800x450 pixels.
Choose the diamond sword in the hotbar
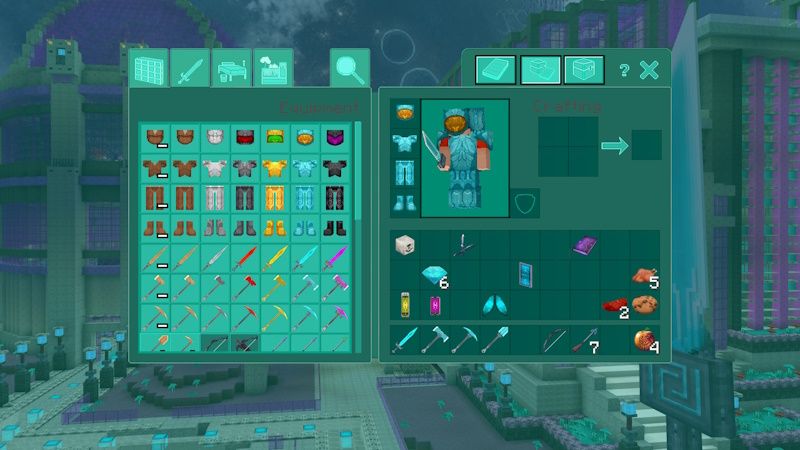coord(404,341)
